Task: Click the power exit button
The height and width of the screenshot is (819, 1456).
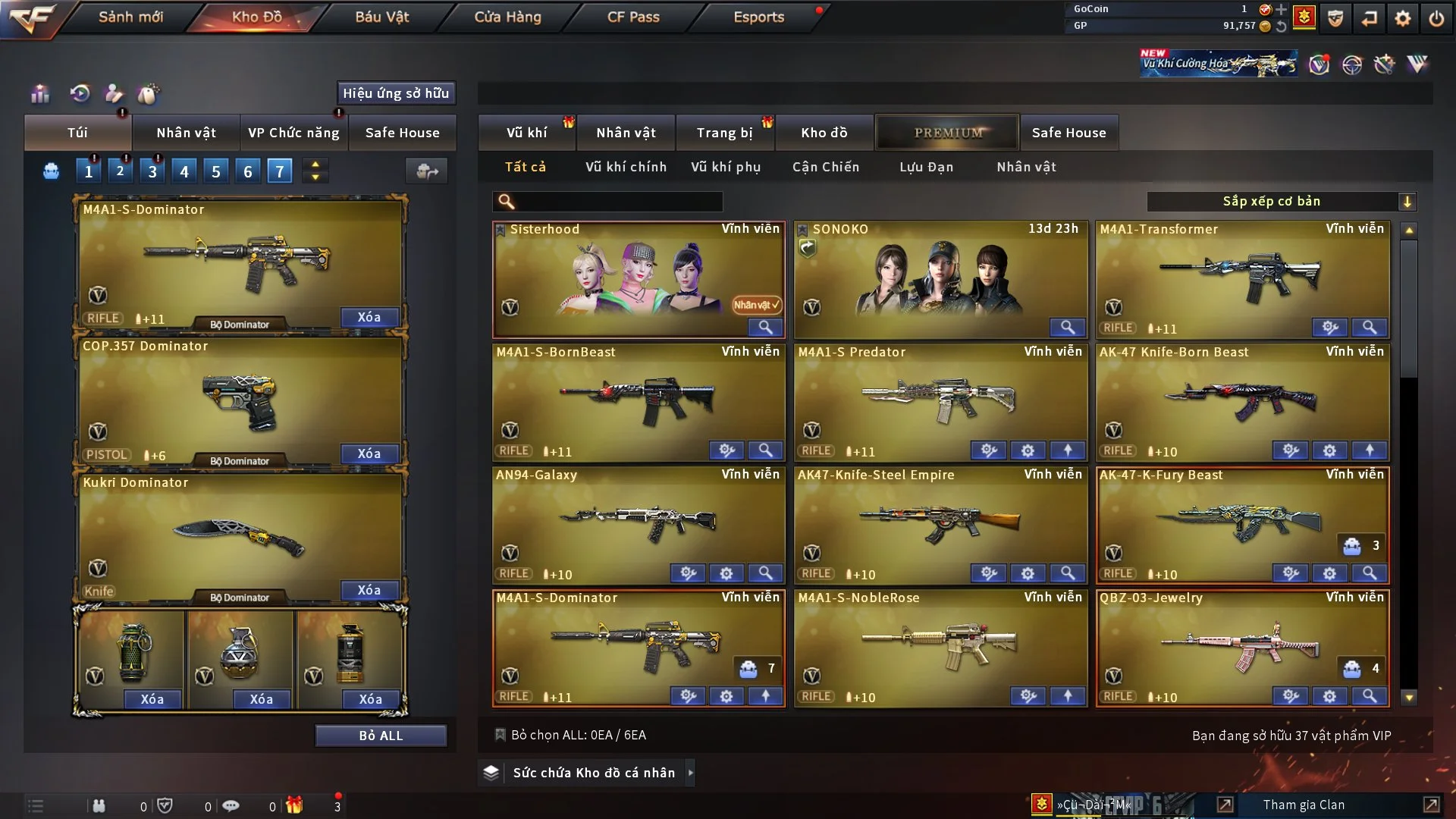Action: 1436,18
